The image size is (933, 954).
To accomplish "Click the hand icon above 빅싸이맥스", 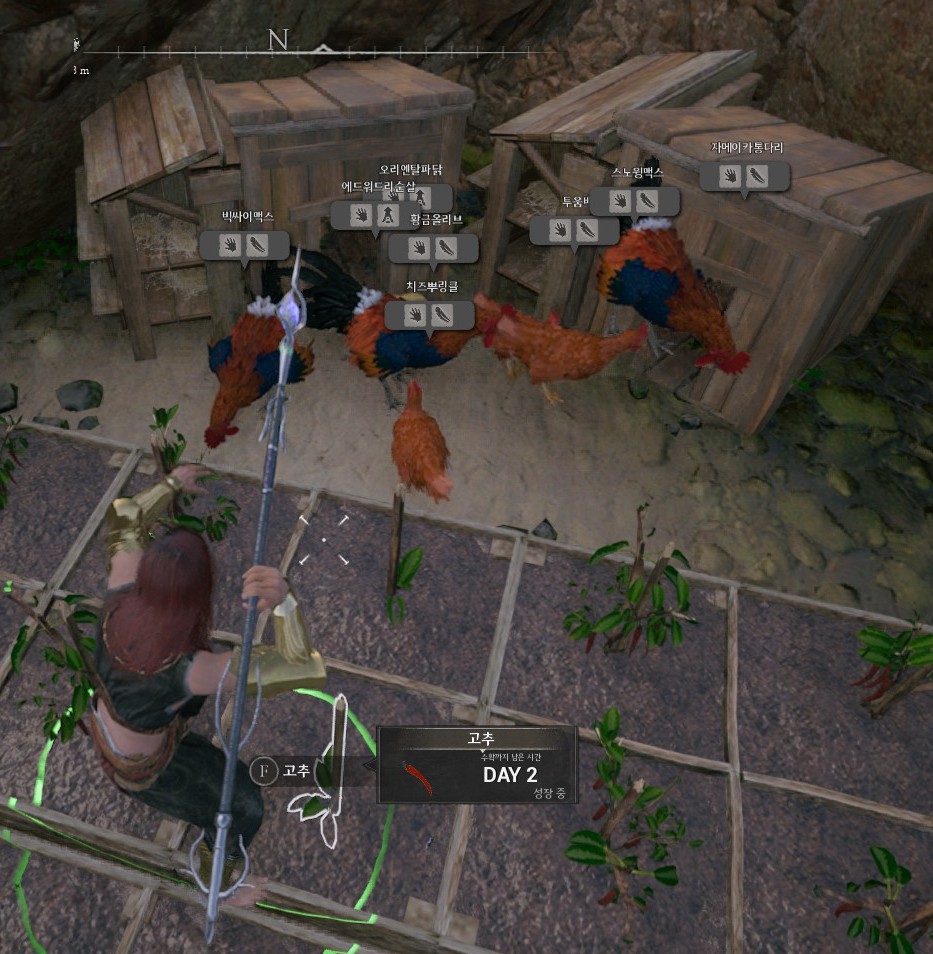I will pos(231,245).
